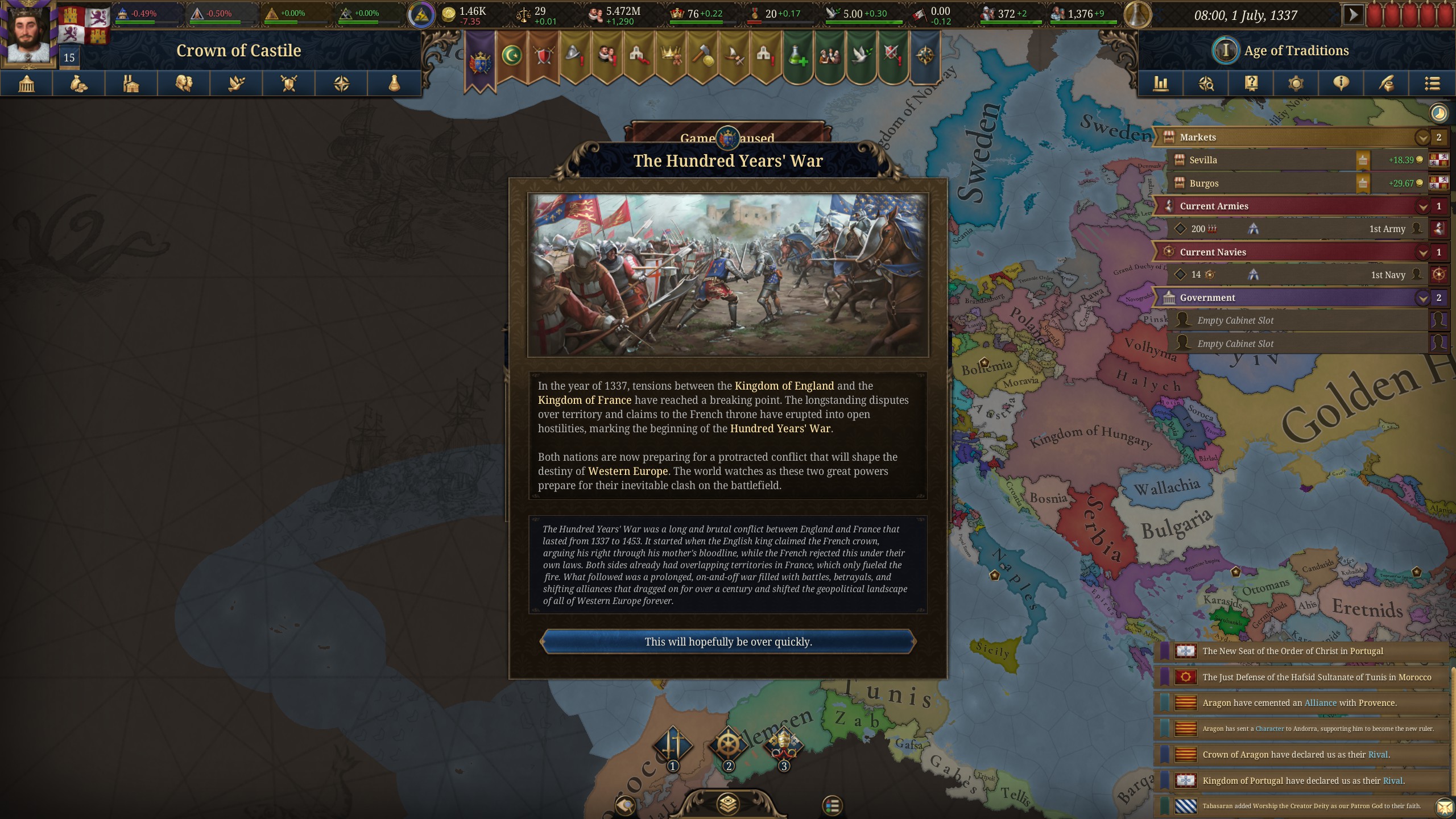The image size is (1456, 819).
Task: Open the Diplomacy dove icon
Action: pos(236,84)
